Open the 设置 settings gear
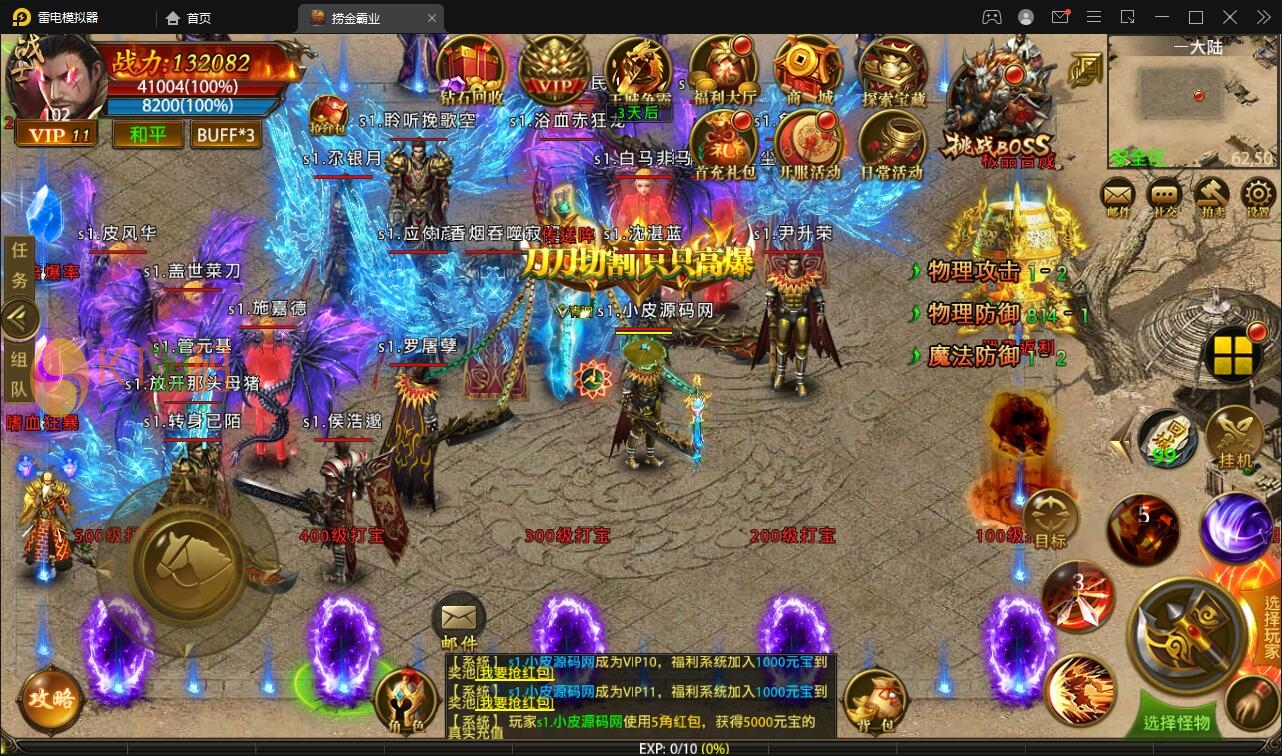Image resolution: width=1282 pixels, height=756 pixels. pyautogui.click(x=1257, y=196)
